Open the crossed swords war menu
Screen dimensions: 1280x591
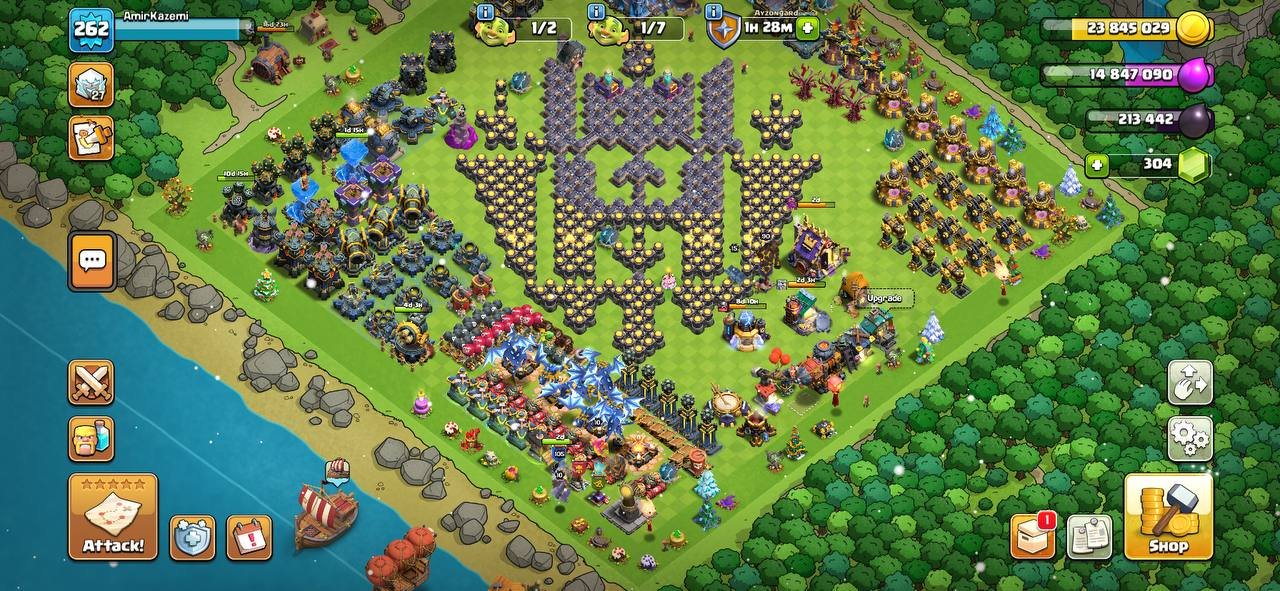[91, 382]
